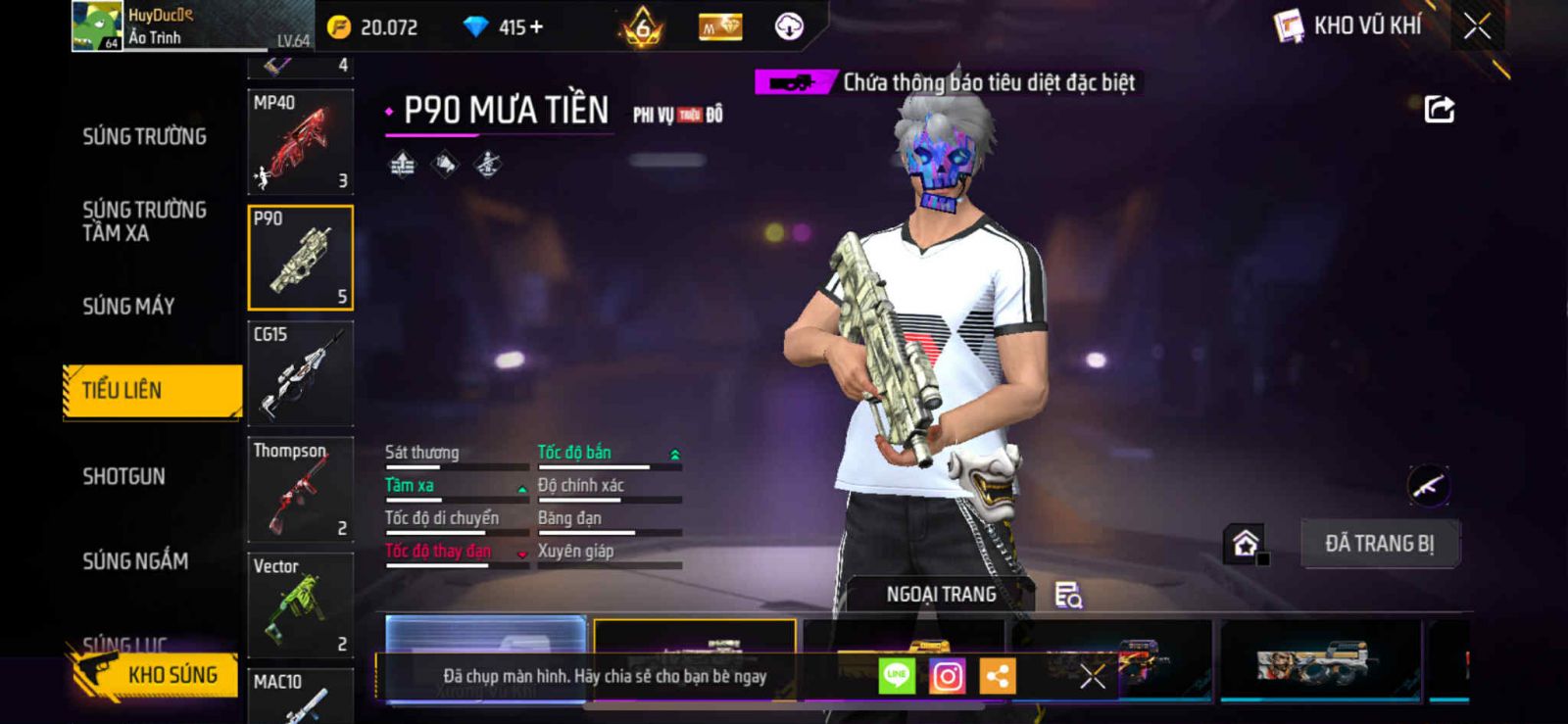
Task: Open the KHO SÚNG button
Action: click(x=155, y=675)
